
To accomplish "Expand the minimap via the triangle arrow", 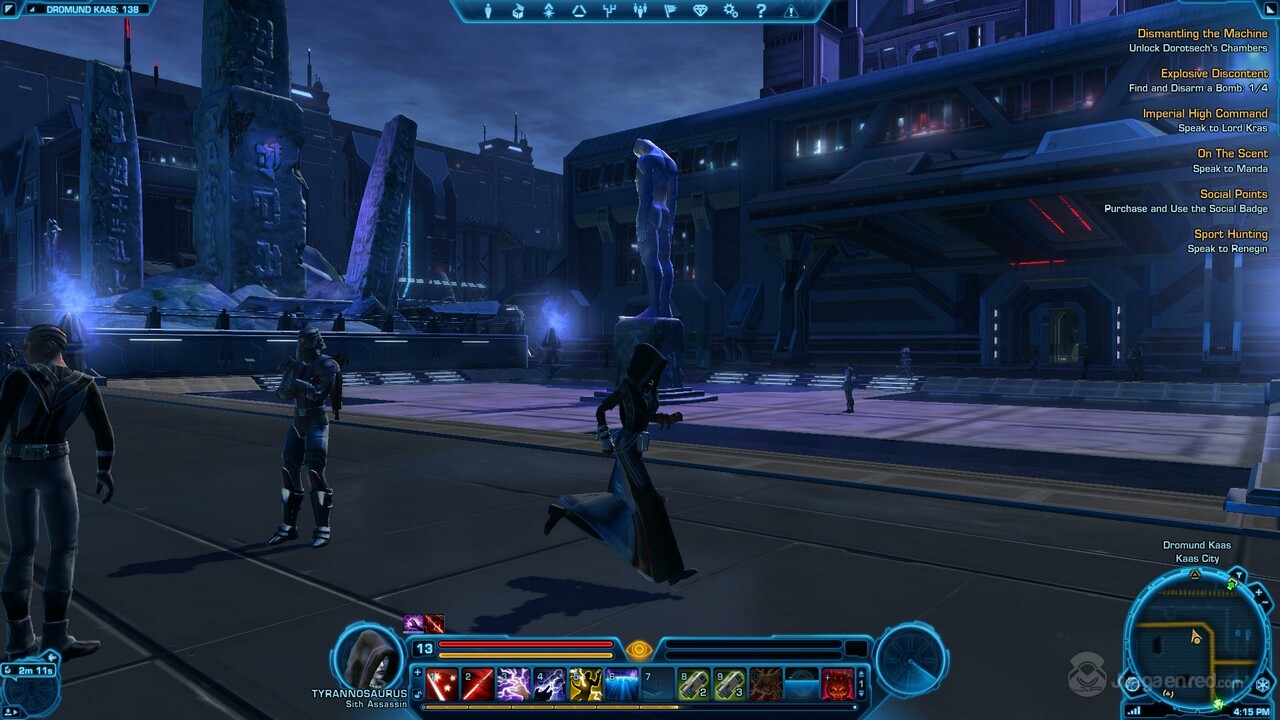I will pyautogui.click(x=1194, y=574).
